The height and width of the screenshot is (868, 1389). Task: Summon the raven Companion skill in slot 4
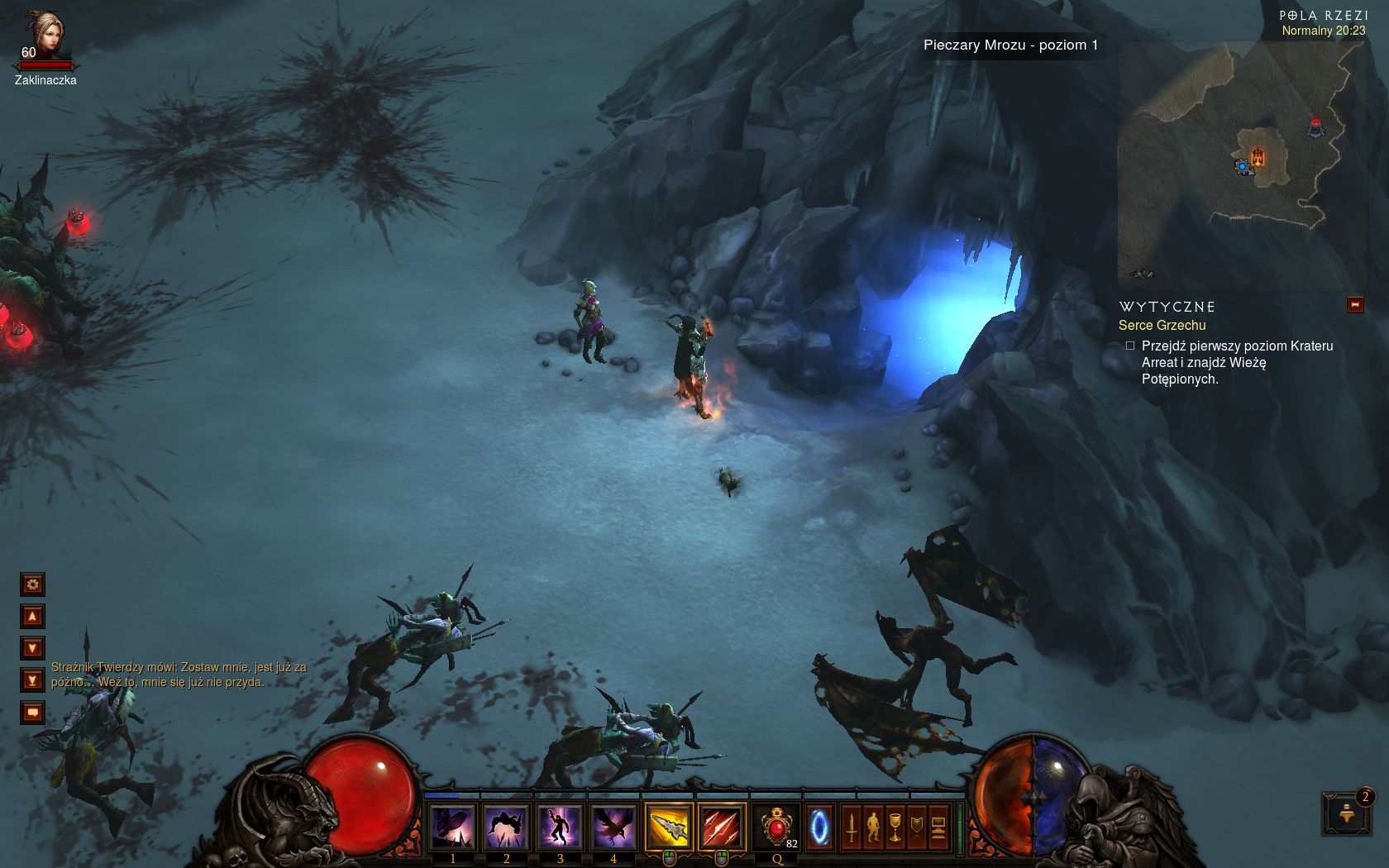613,827
